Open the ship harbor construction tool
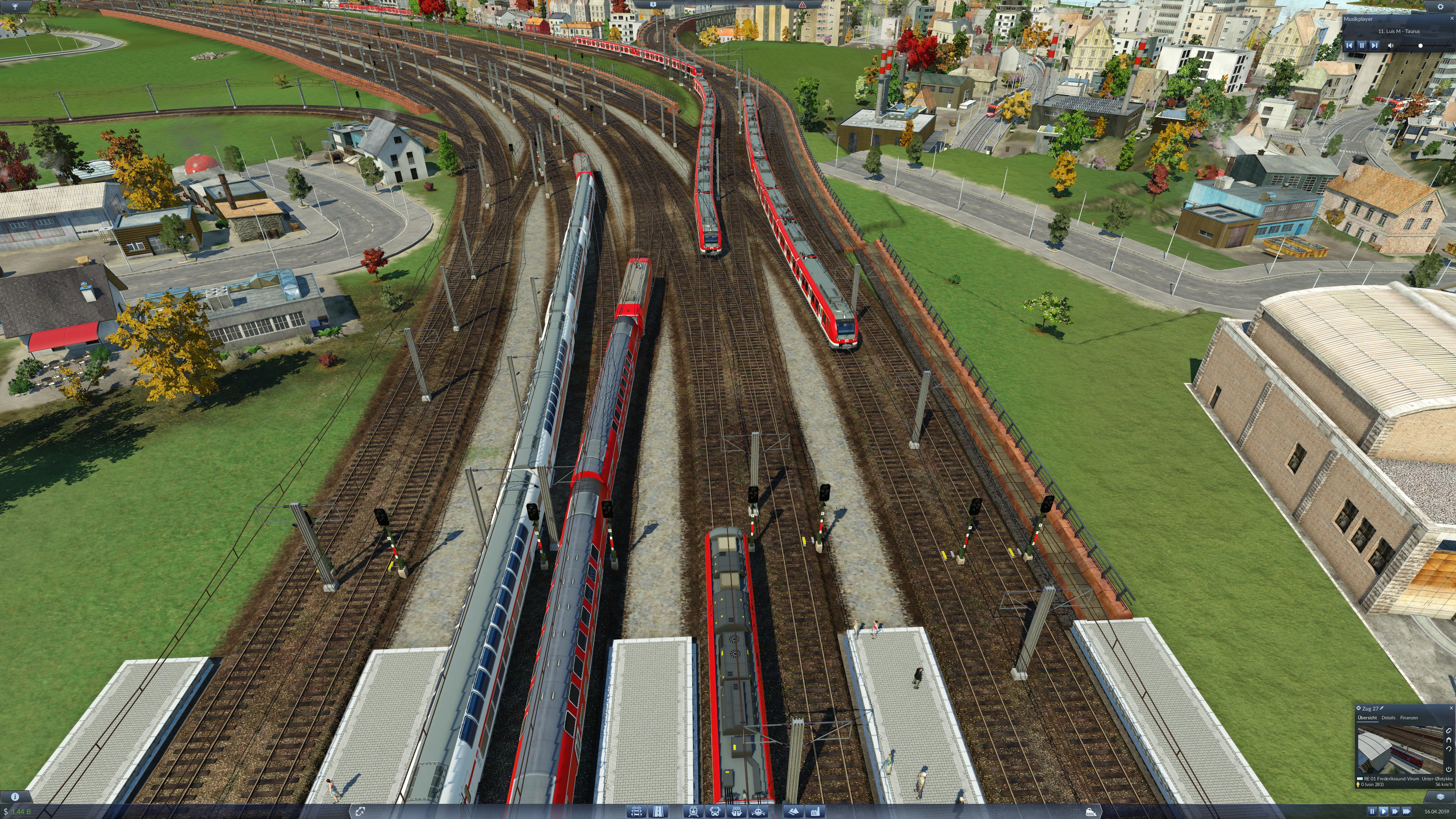The height and width of the screenshot is (819, 1456). (x=737, y=812)
